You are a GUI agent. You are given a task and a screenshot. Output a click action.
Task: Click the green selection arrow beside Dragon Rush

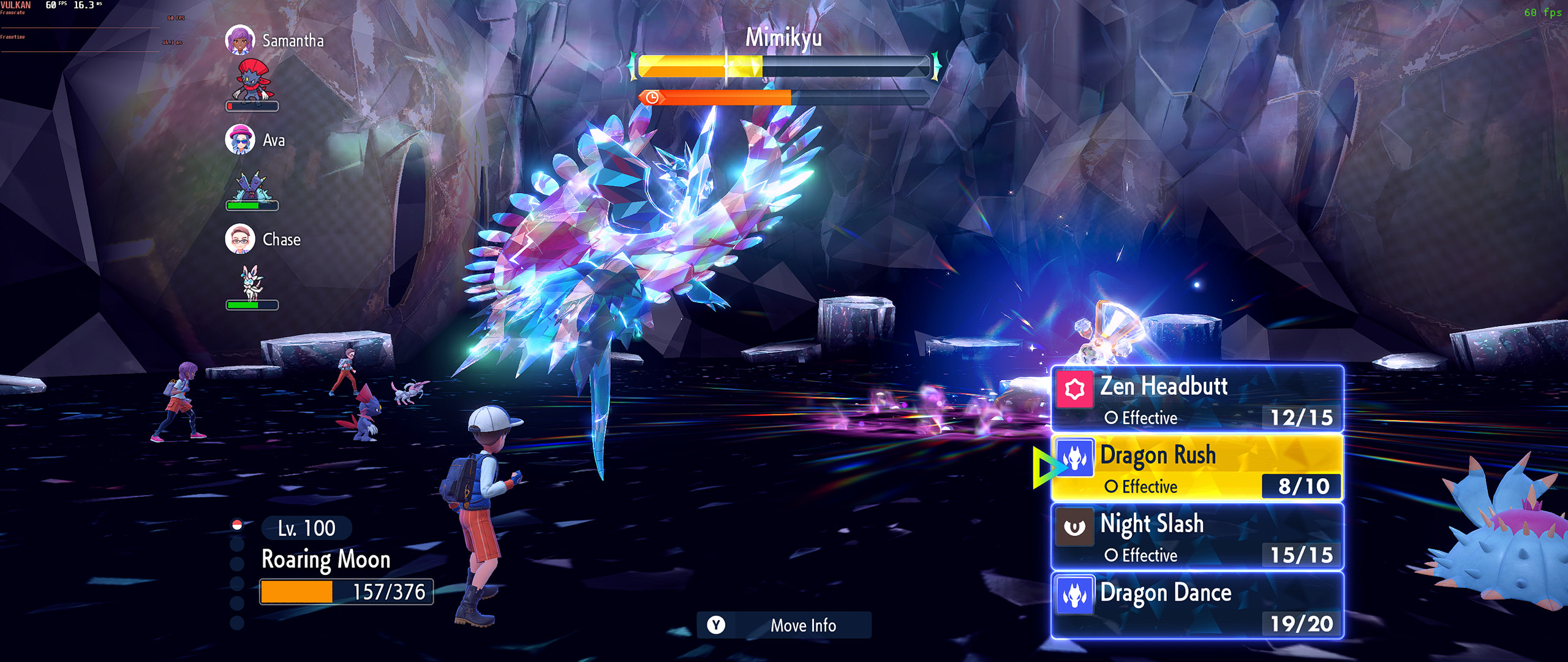pyautogui.click(x=1045, y=469)
